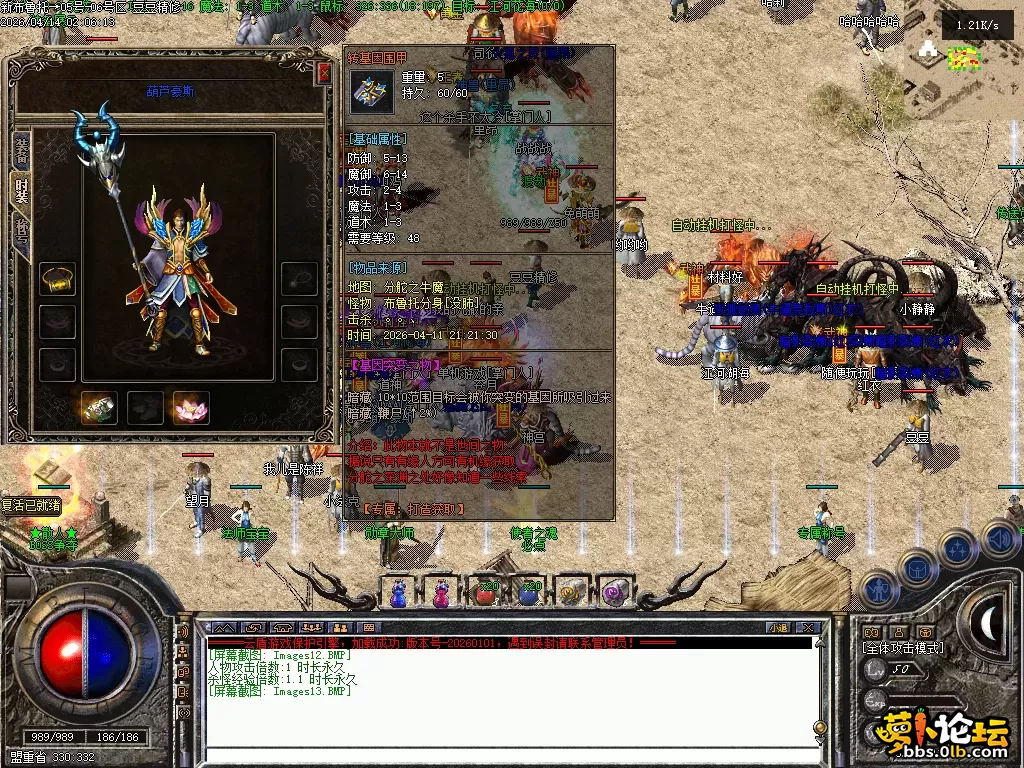The image size is (1024, 768).
Task: Toggle sound with the speaker button
Action: pos(998,539)
